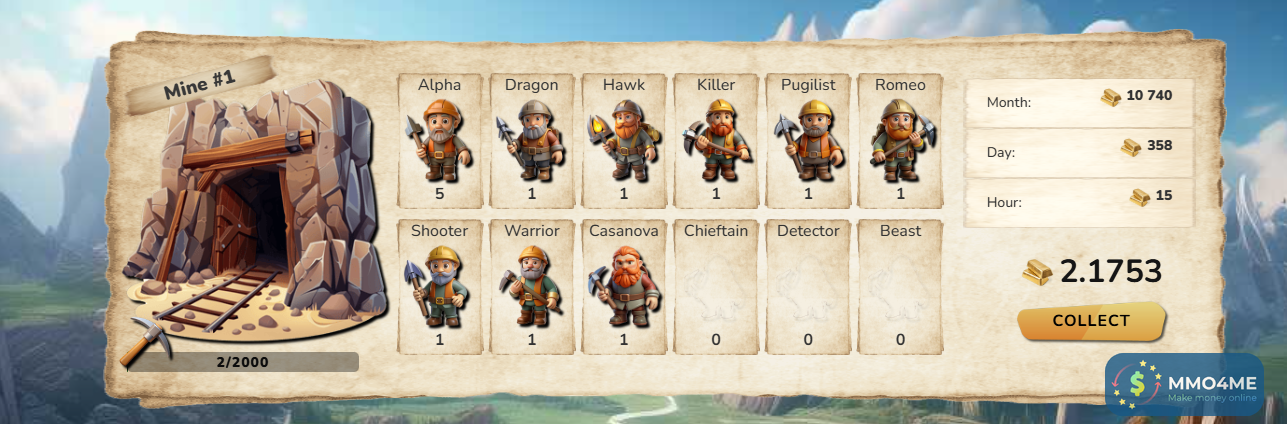This screenshot has width=1287, height=424.
Task: Choose the empty Beast card
Action: pos(900,286)
